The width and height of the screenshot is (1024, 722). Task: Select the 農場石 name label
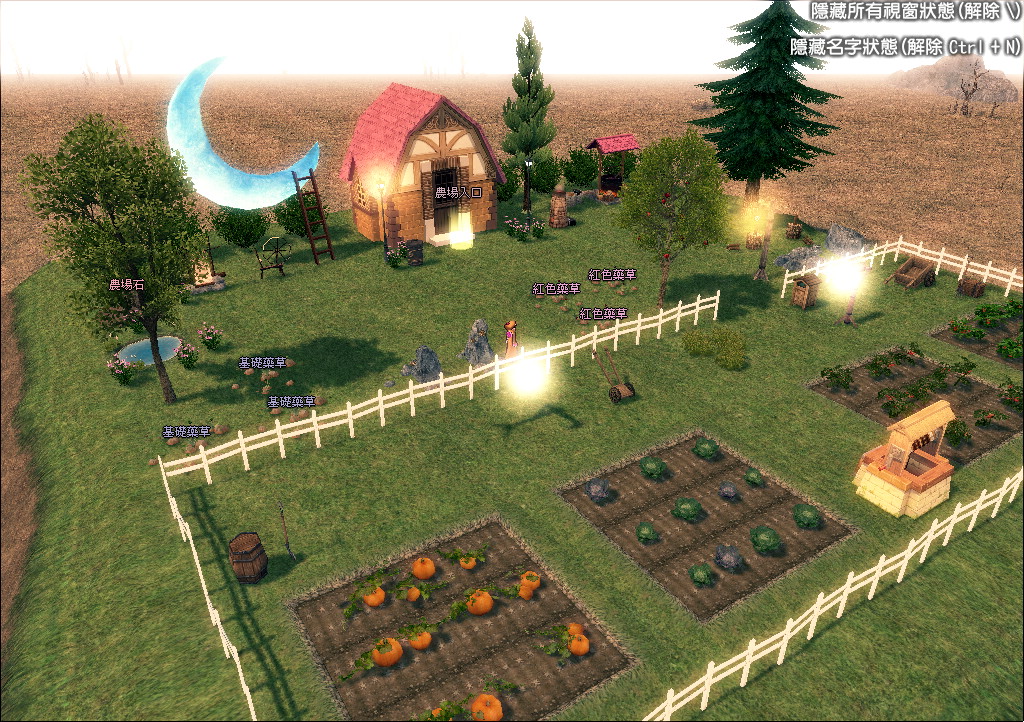pyautogui.click(x=127, y=285)
